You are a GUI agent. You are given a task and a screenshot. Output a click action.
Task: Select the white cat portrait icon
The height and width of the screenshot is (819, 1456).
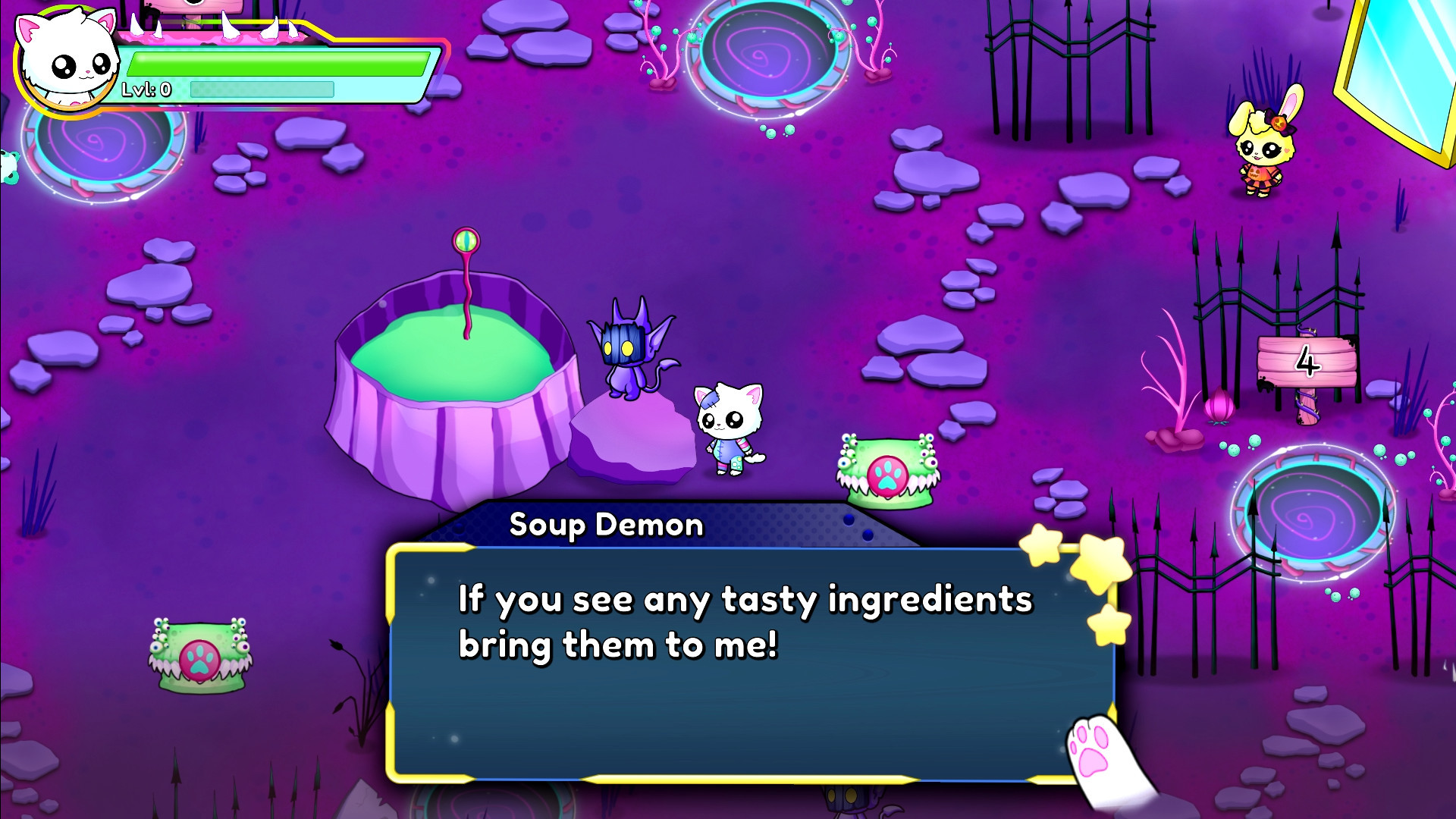[66, 61]
